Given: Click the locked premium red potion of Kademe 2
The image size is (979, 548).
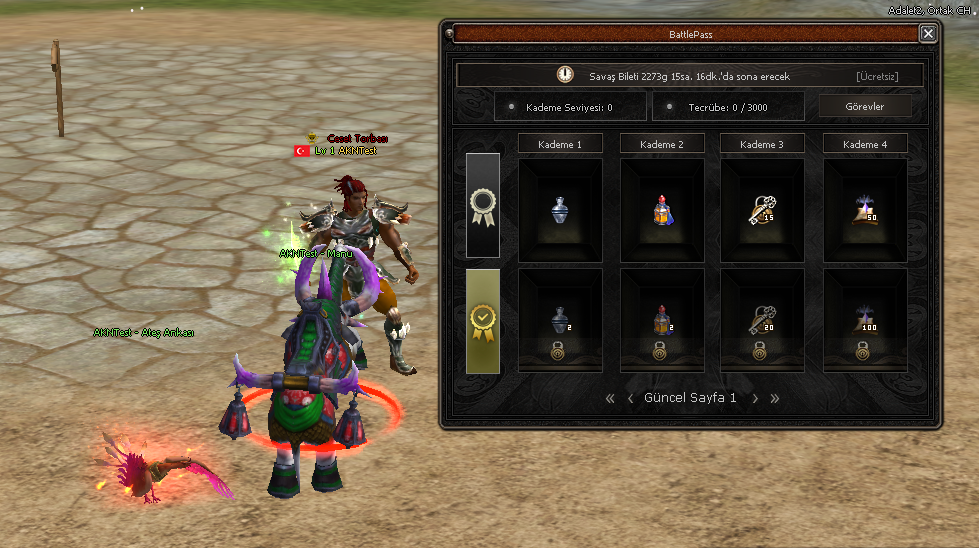Looking at the screenshot, I should click(x=662, y=319).
